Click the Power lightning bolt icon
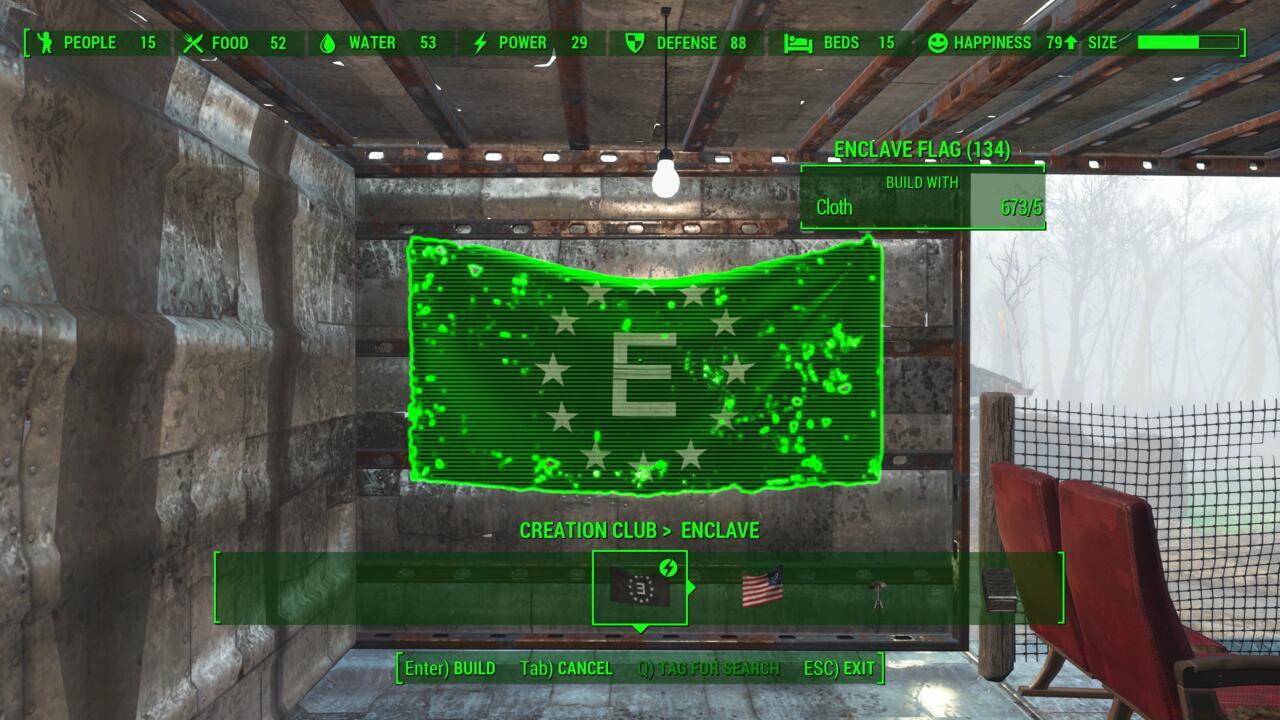 pos(478,43)
